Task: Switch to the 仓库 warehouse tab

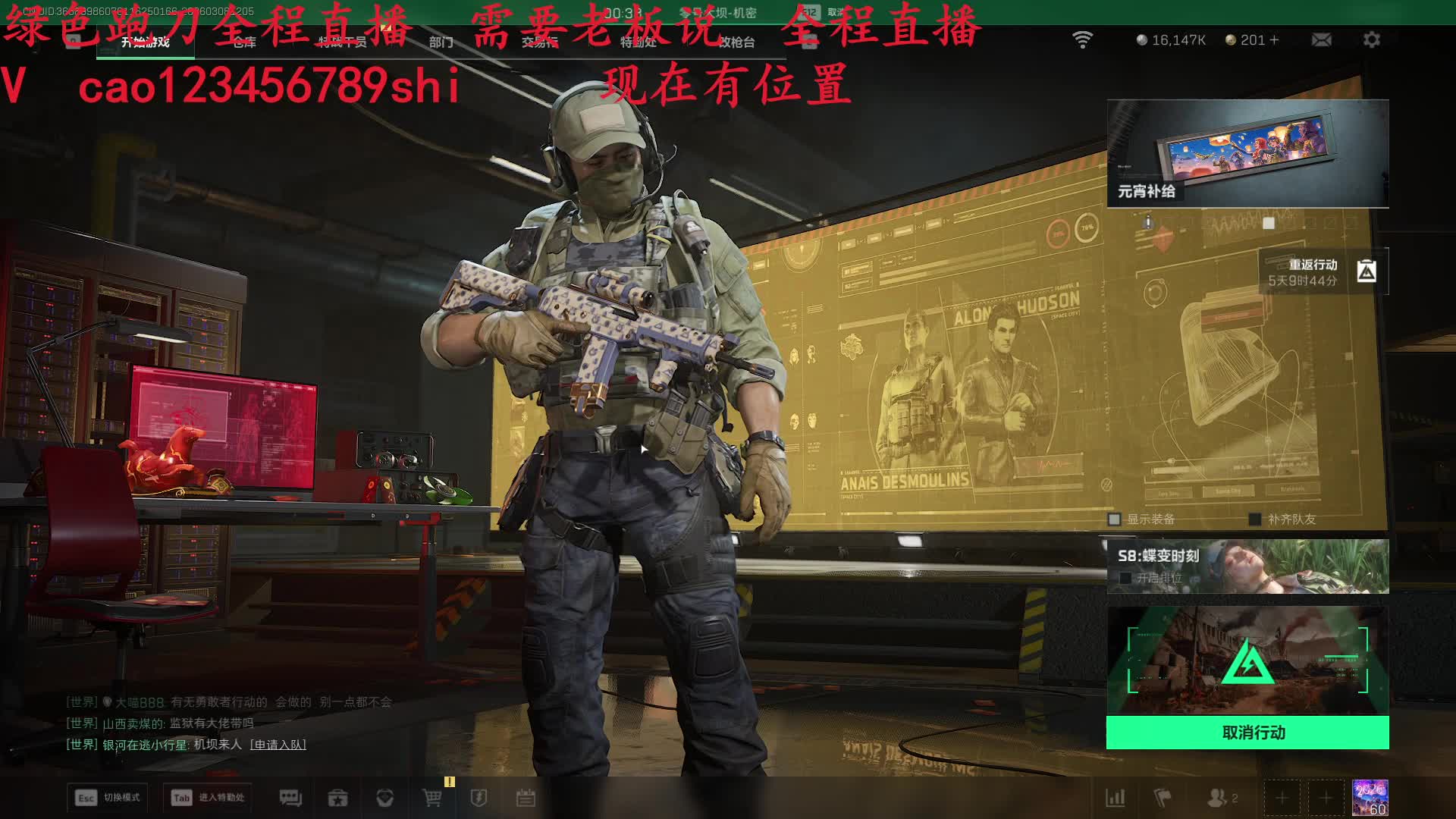Action: (x=244, y=42)
